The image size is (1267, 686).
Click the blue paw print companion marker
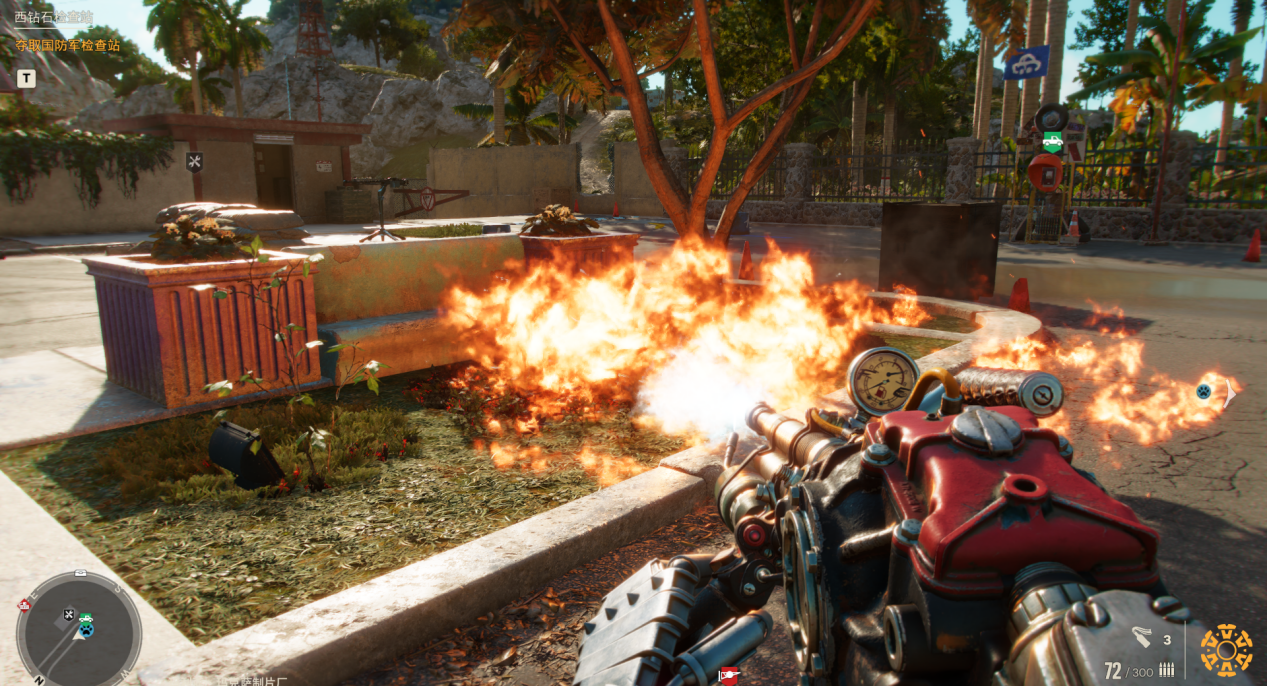pos(86,630)
